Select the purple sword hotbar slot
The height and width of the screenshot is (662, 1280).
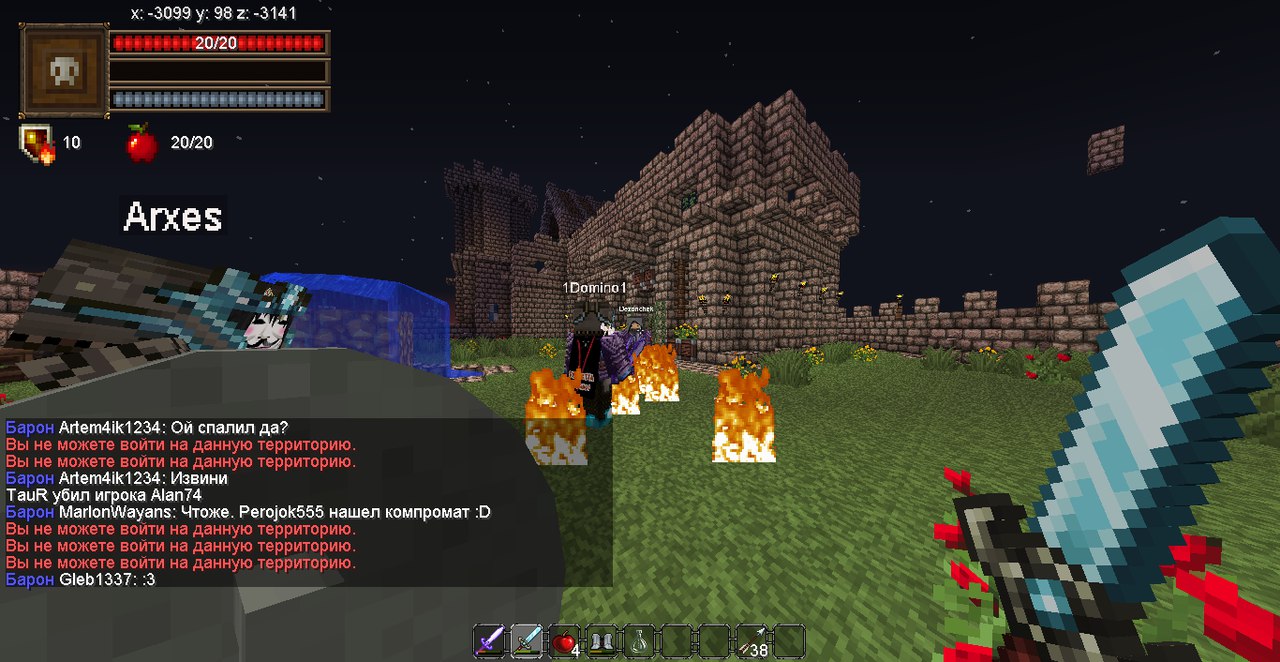(x=489, y=641)
